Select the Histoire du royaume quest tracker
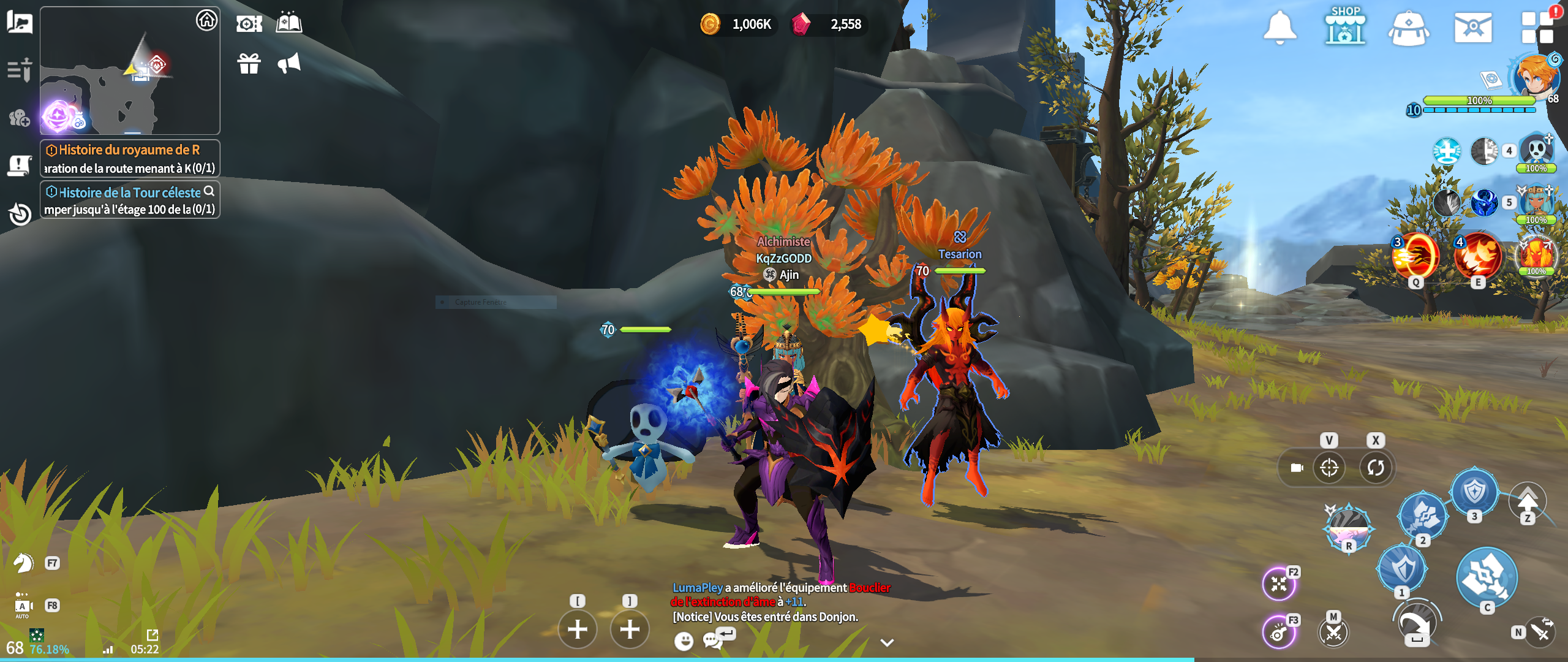 tap(130, 158)
